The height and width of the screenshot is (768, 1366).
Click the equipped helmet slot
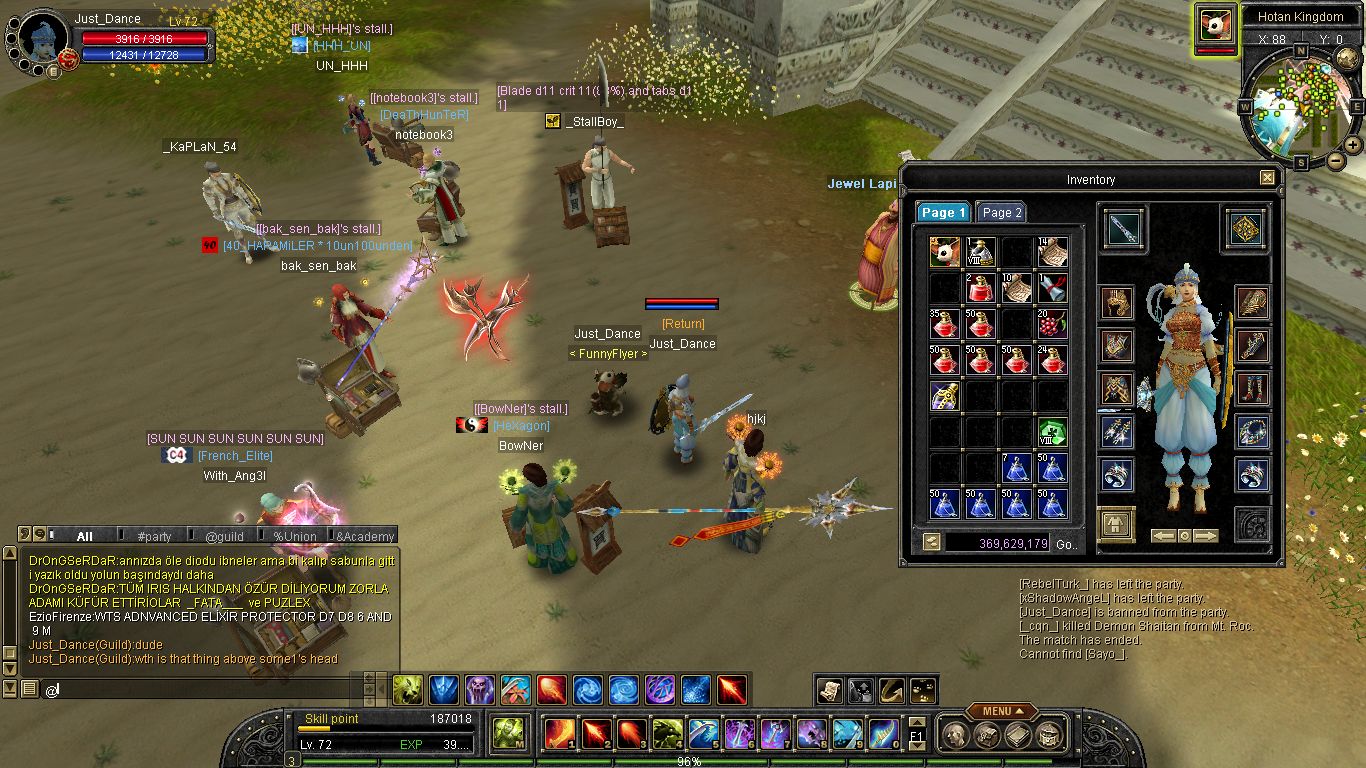(x=1117, y=302)
